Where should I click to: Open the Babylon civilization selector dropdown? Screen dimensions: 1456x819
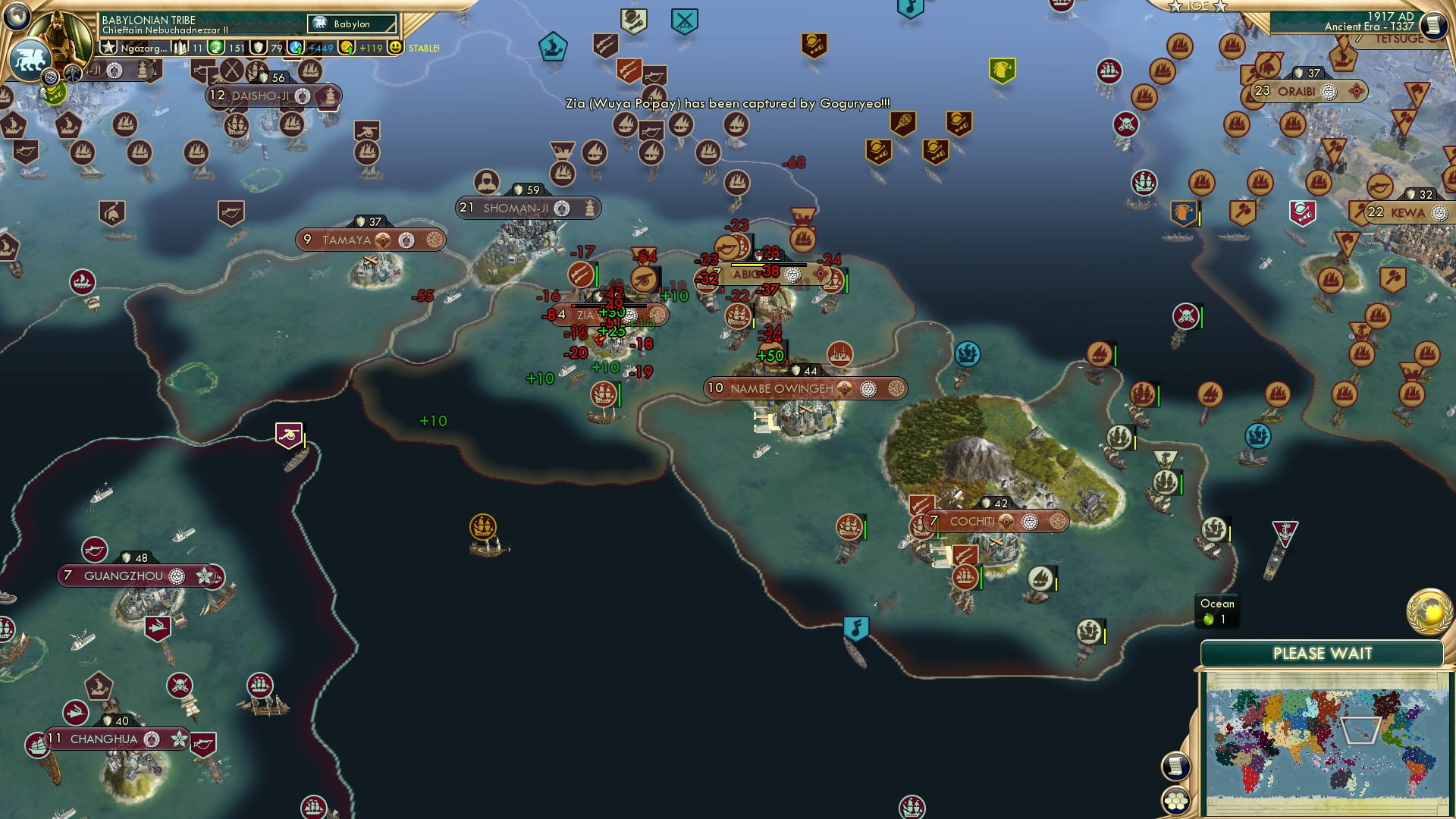click(x=351, y=24)
